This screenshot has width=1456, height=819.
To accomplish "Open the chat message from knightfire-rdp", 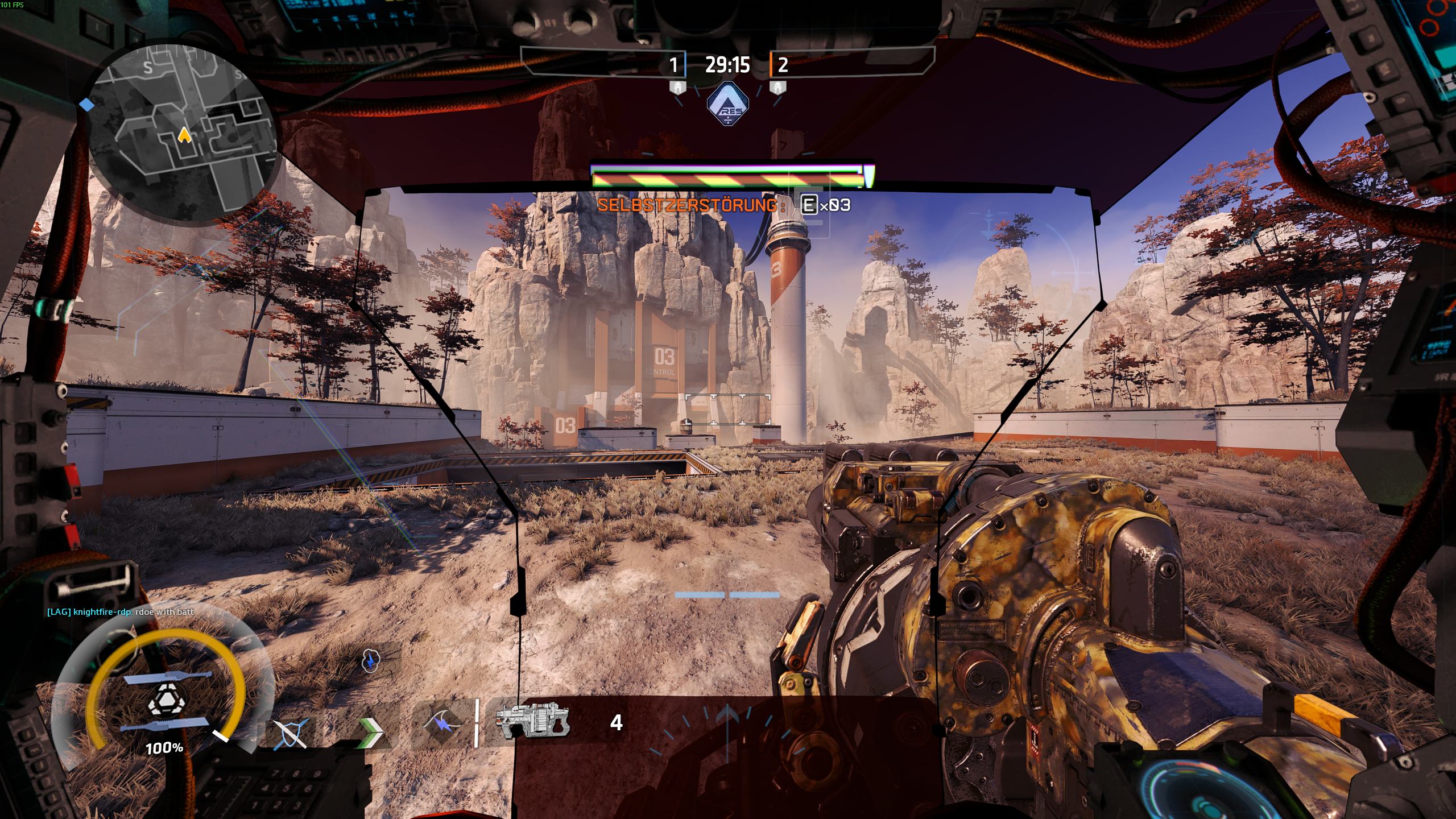I will (x=120, y=612).
